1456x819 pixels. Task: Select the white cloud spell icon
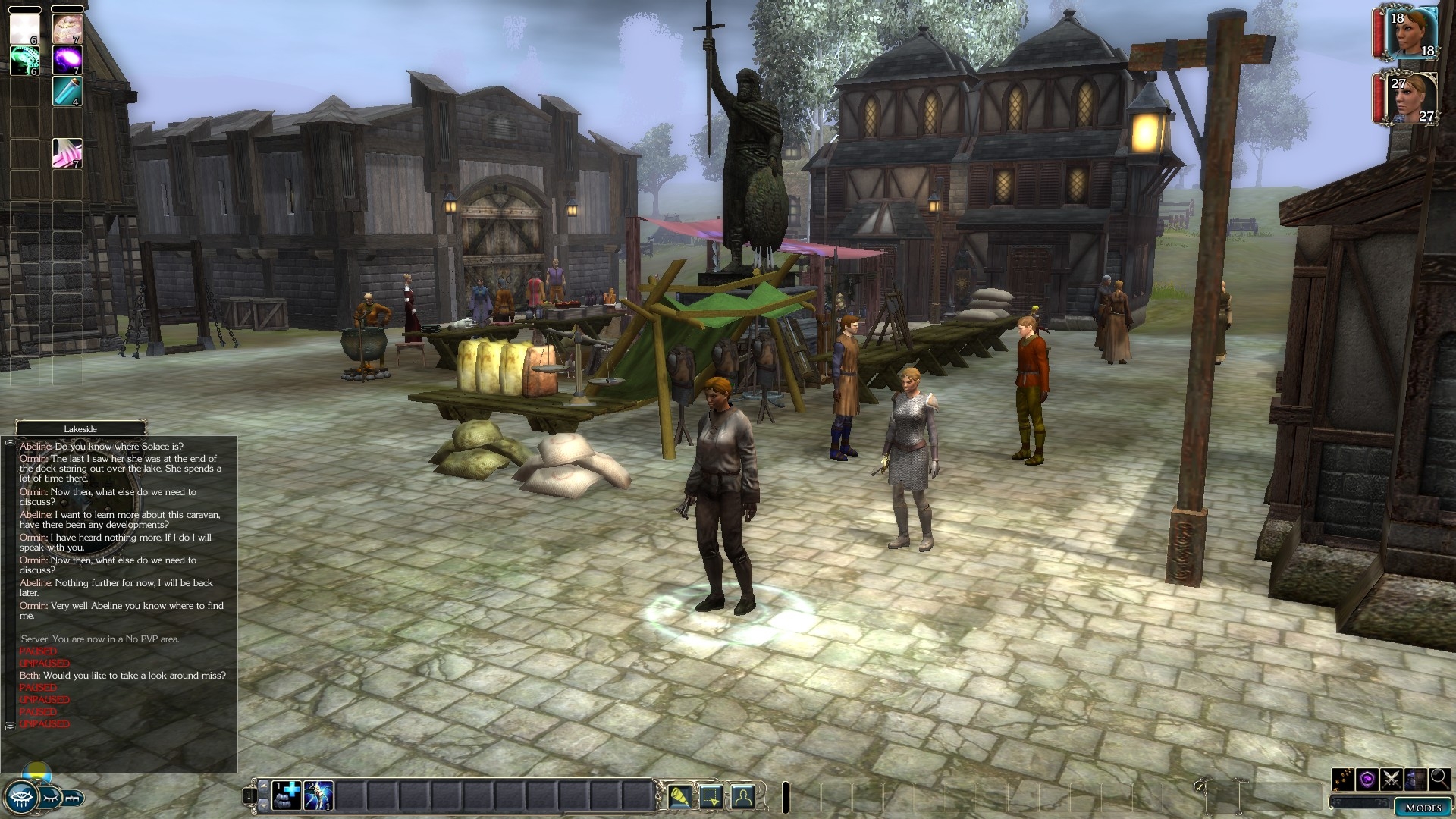[x=24, y=29]
